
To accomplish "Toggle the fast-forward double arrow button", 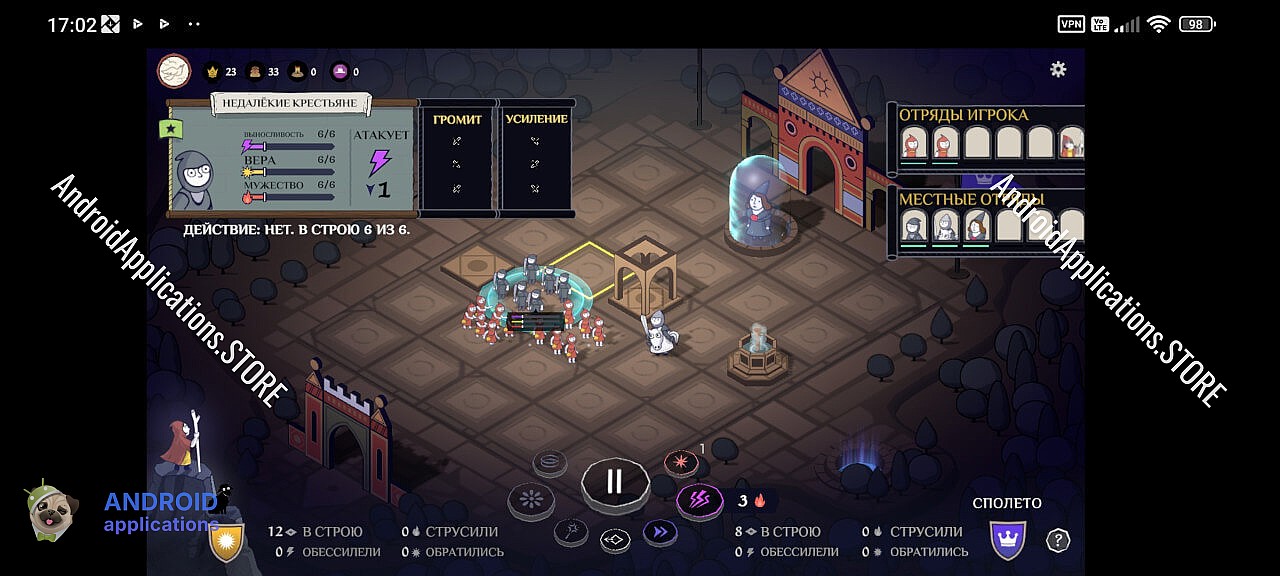I will pos(659,532).
